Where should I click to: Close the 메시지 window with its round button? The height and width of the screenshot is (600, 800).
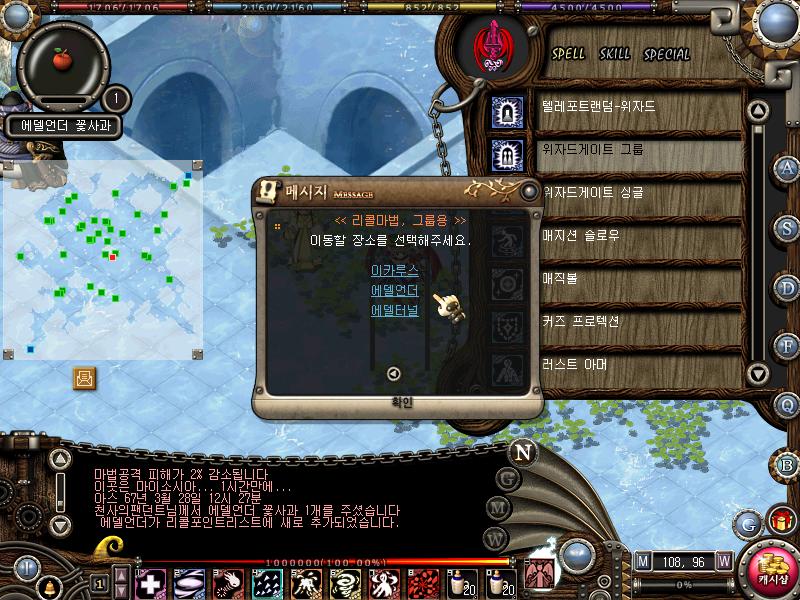tap(529, 190)
